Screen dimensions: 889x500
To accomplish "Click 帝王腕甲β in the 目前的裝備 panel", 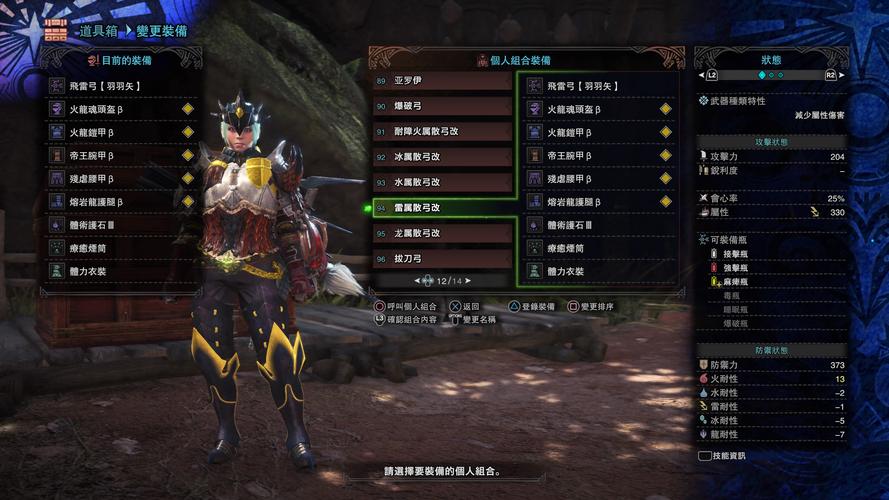I will coord(122,155).
